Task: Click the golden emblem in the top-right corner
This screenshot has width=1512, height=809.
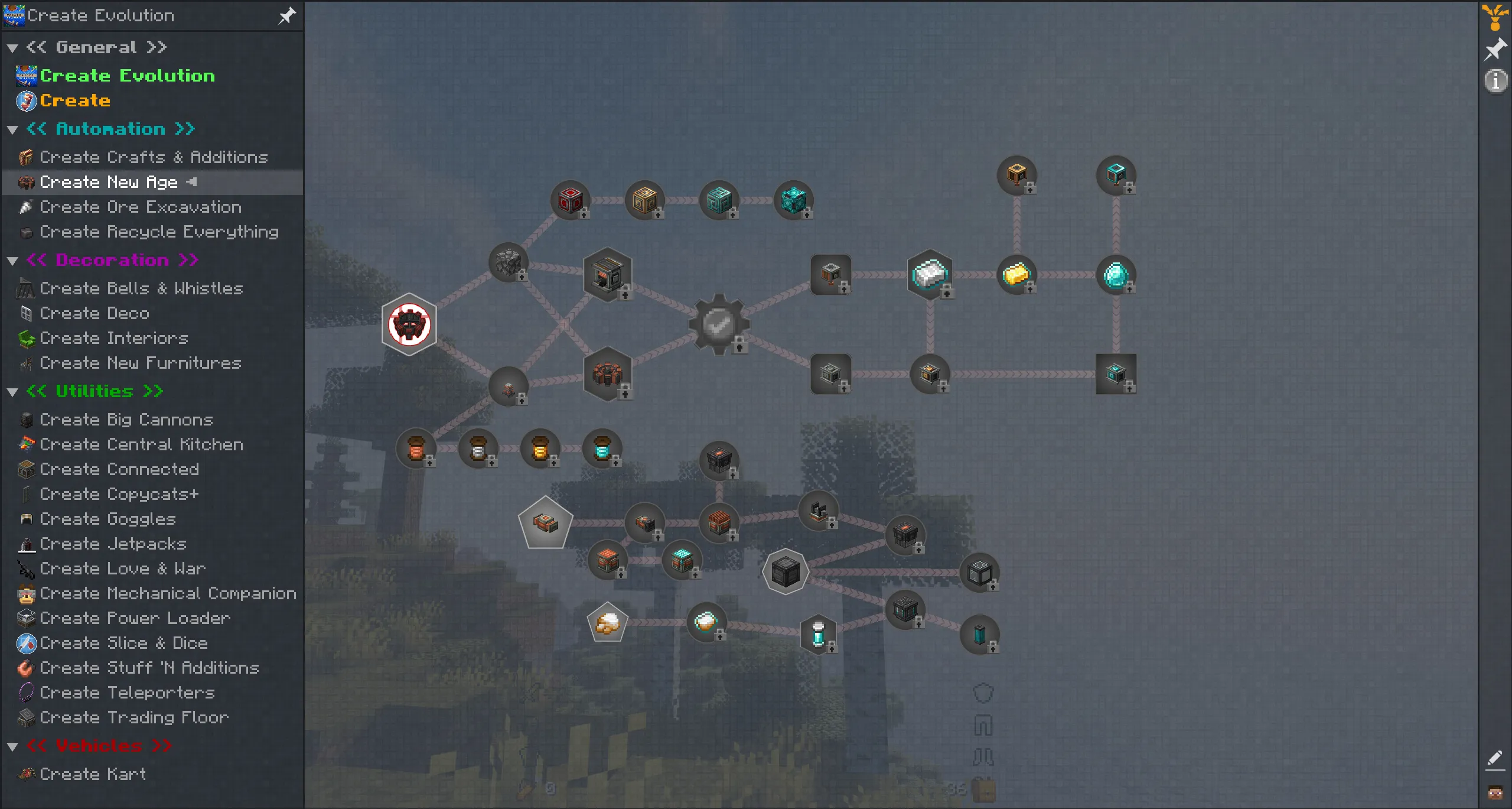Action: click(1495, 16)
